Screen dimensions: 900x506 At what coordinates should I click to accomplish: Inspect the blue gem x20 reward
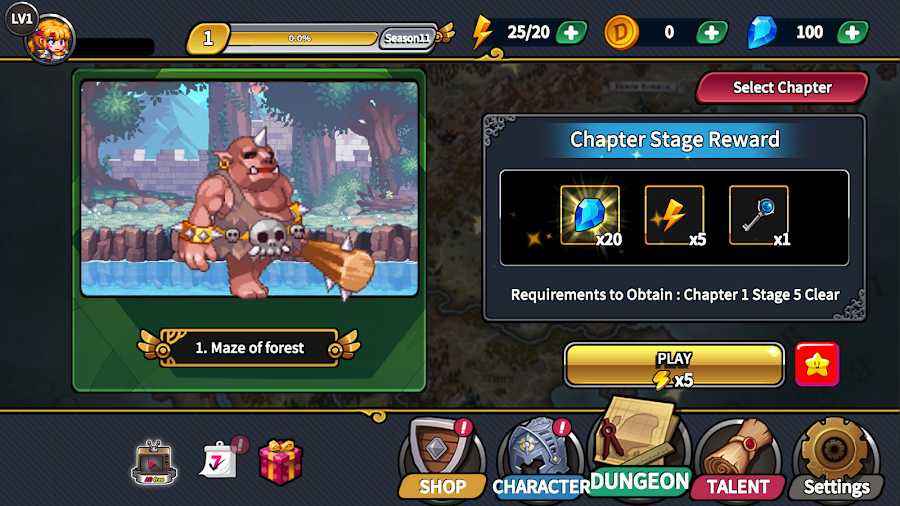click(590, 215)
